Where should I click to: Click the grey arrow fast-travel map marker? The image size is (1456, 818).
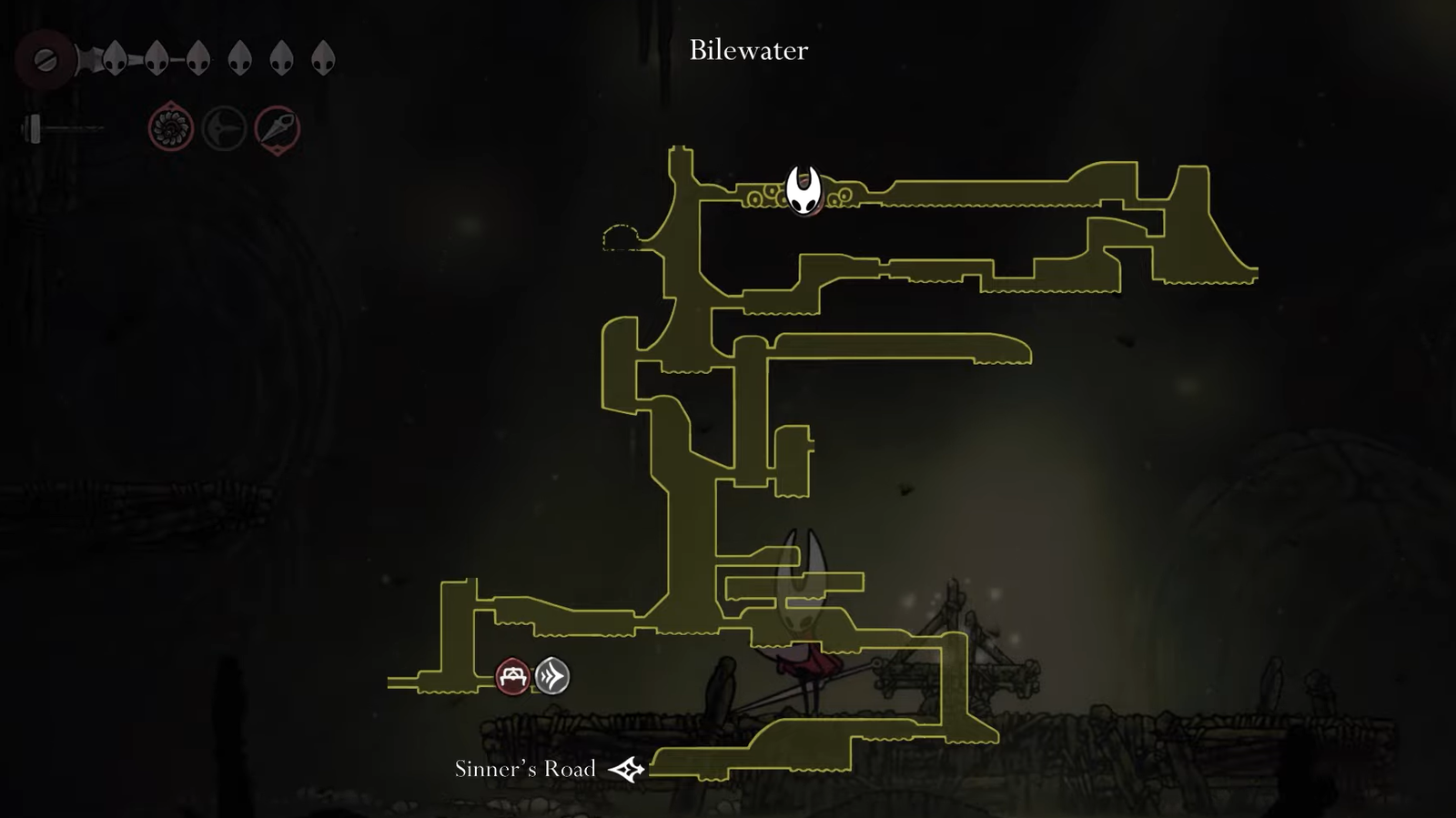(551, 676)
